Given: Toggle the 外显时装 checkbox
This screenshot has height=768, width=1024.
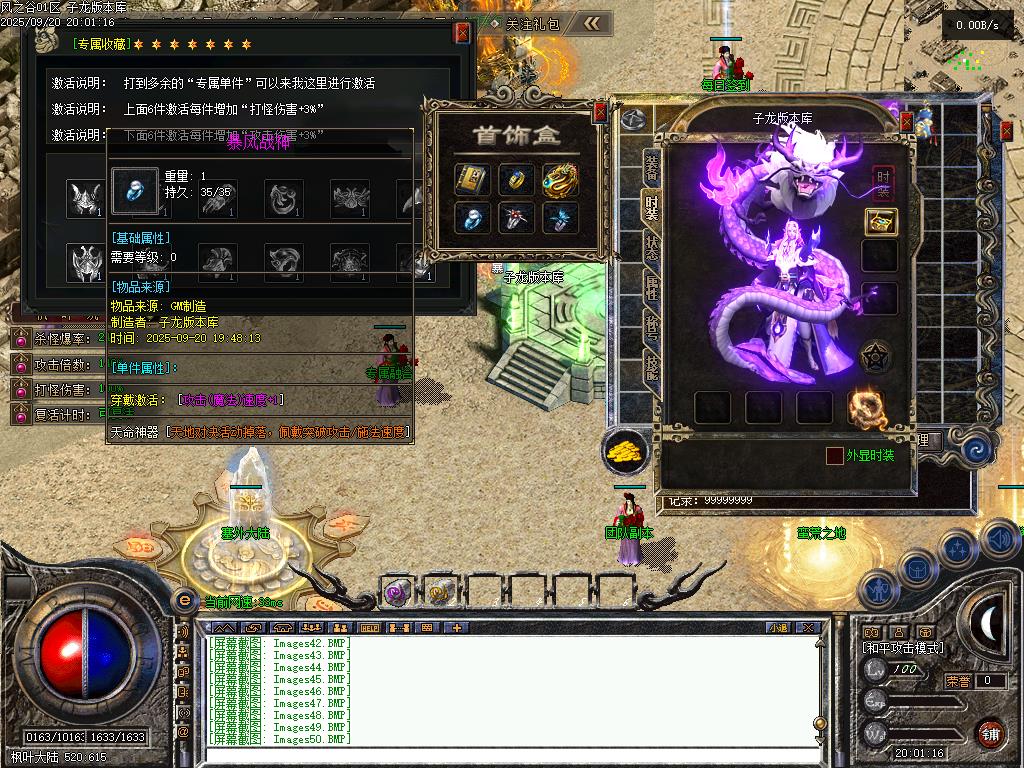Looking at the screenshot, I should (835, 456).
